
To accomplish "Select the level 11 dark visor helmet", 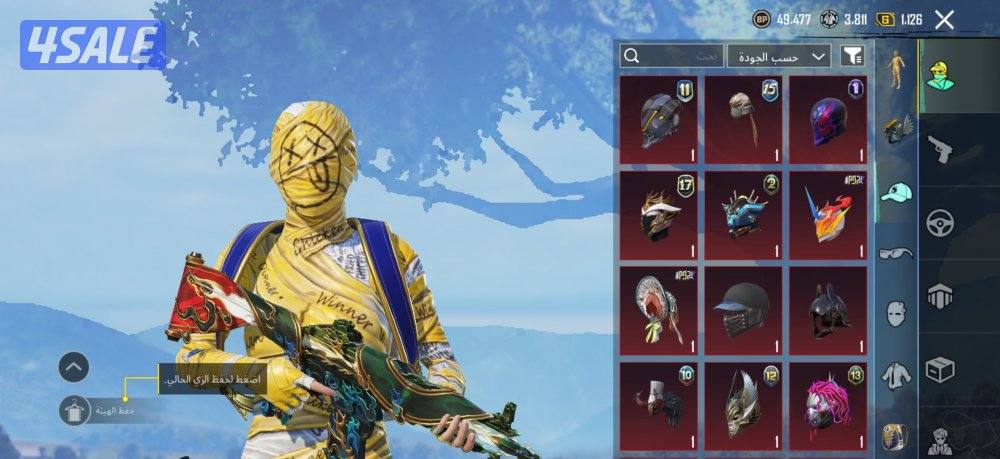I will tap(658, 120).
